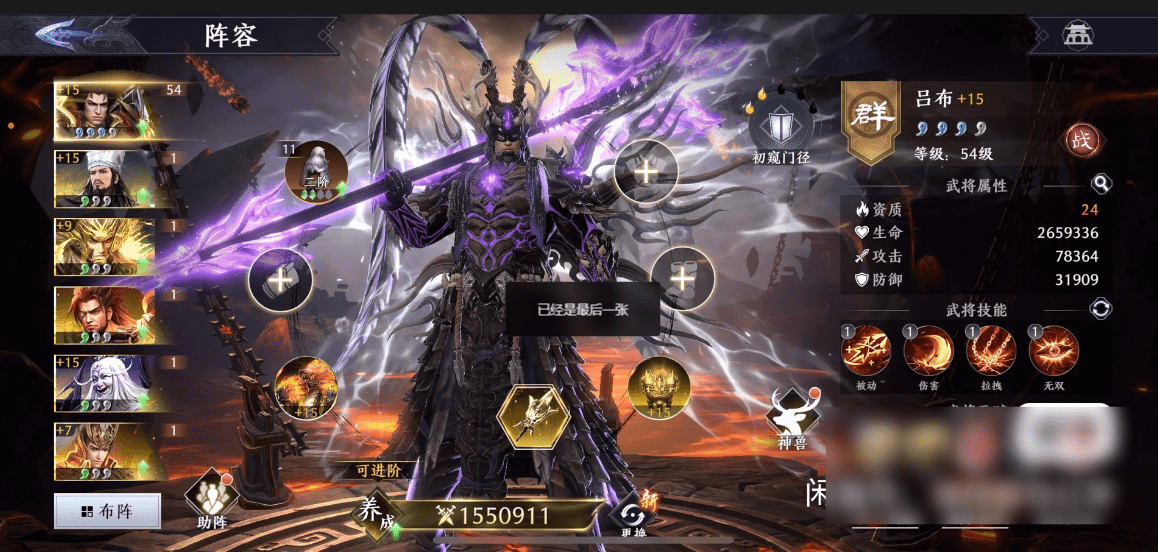
Task: Select the white-hat strategist hero portrait
Action: coord(105,178)
